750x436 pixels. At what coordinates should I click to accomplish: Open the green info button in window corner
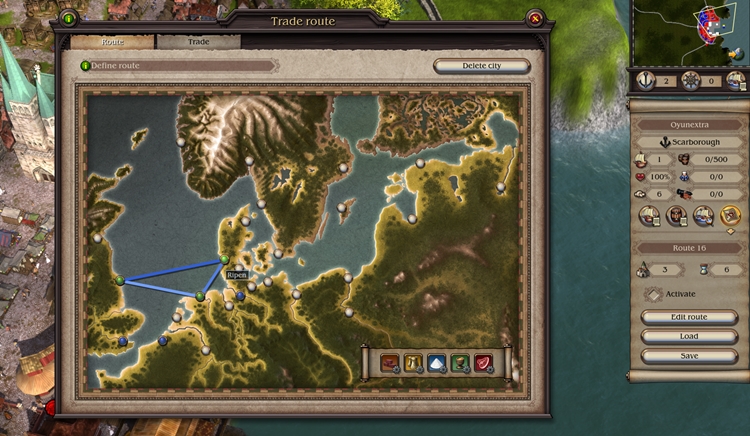[68, 18]
